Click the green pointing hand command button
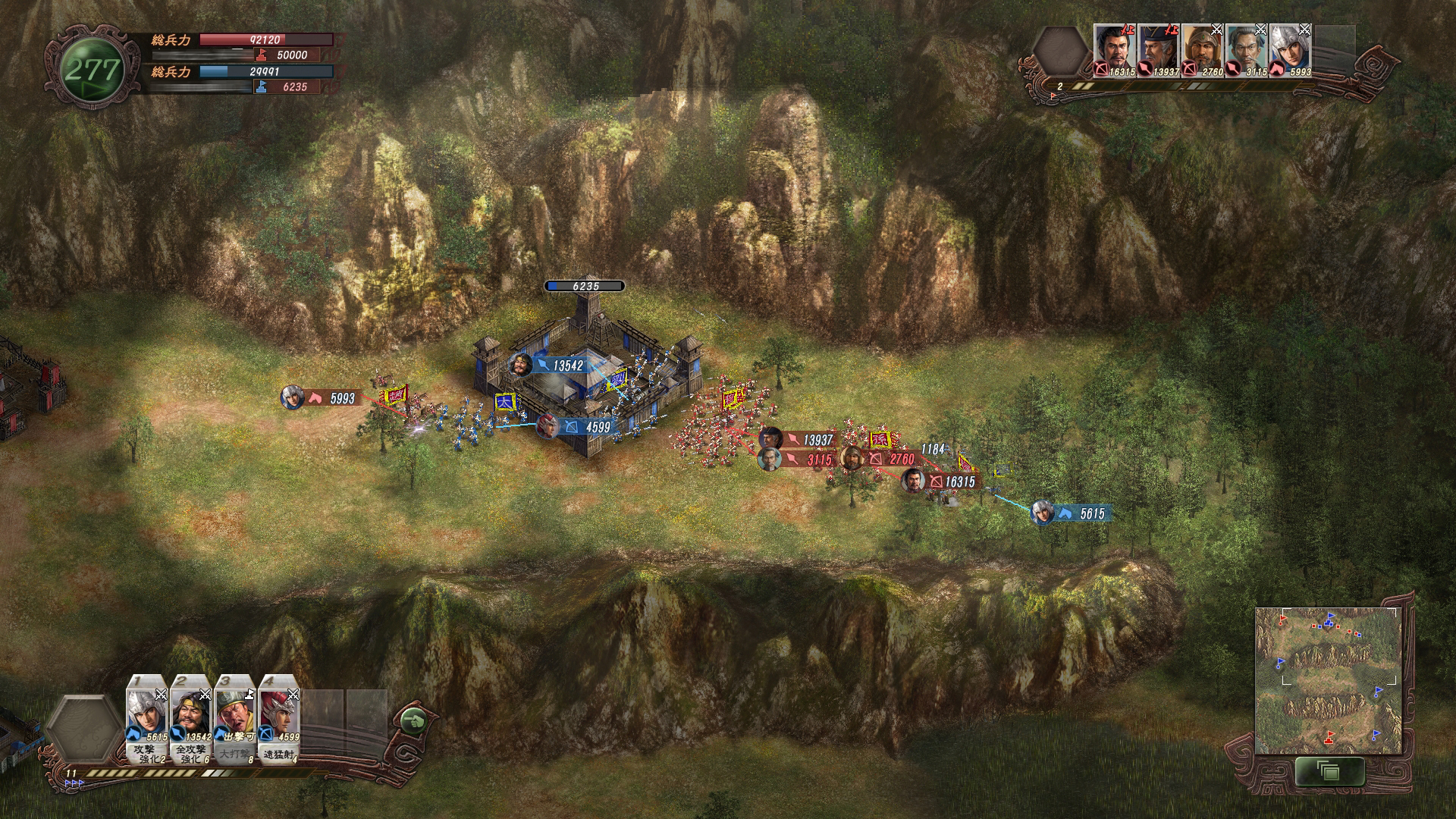The image size is (1456, 819). pyautogui.click(x=413, y=720)
